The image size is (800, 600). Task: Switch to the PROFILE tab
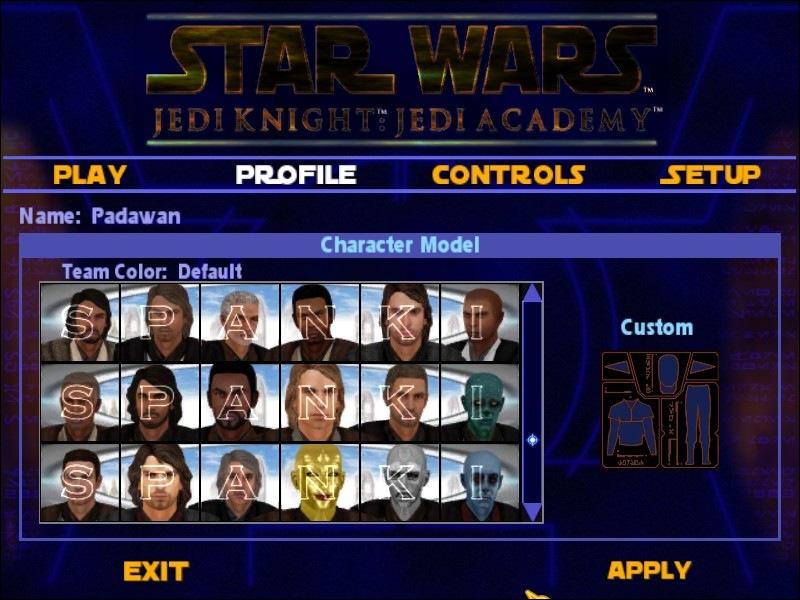[x=296, y=175]
